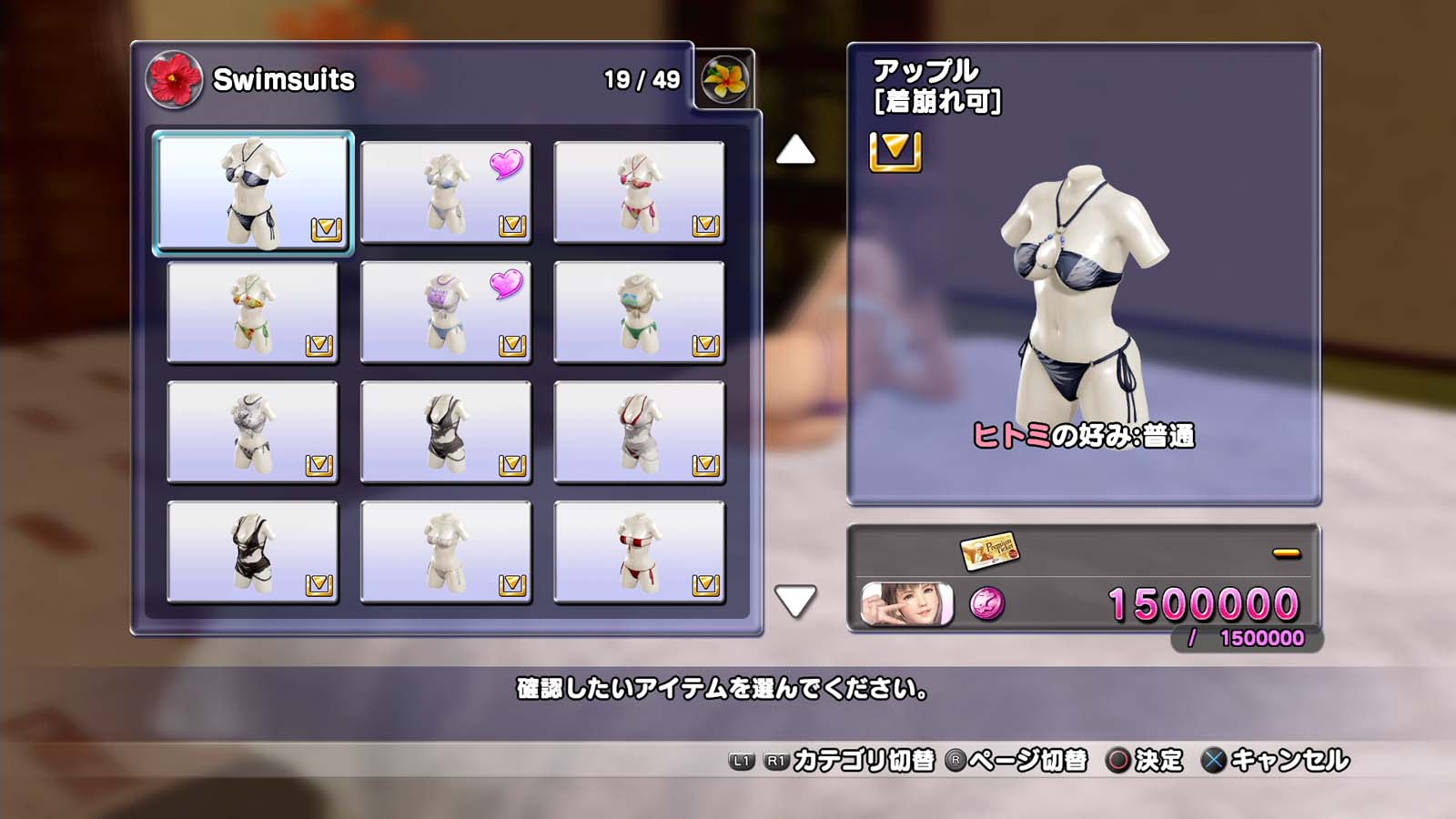Image resolution: width=1456 pixels, height=819 pixels.
Task: Click Hitomi's character portrait
Action: point(907,603)
